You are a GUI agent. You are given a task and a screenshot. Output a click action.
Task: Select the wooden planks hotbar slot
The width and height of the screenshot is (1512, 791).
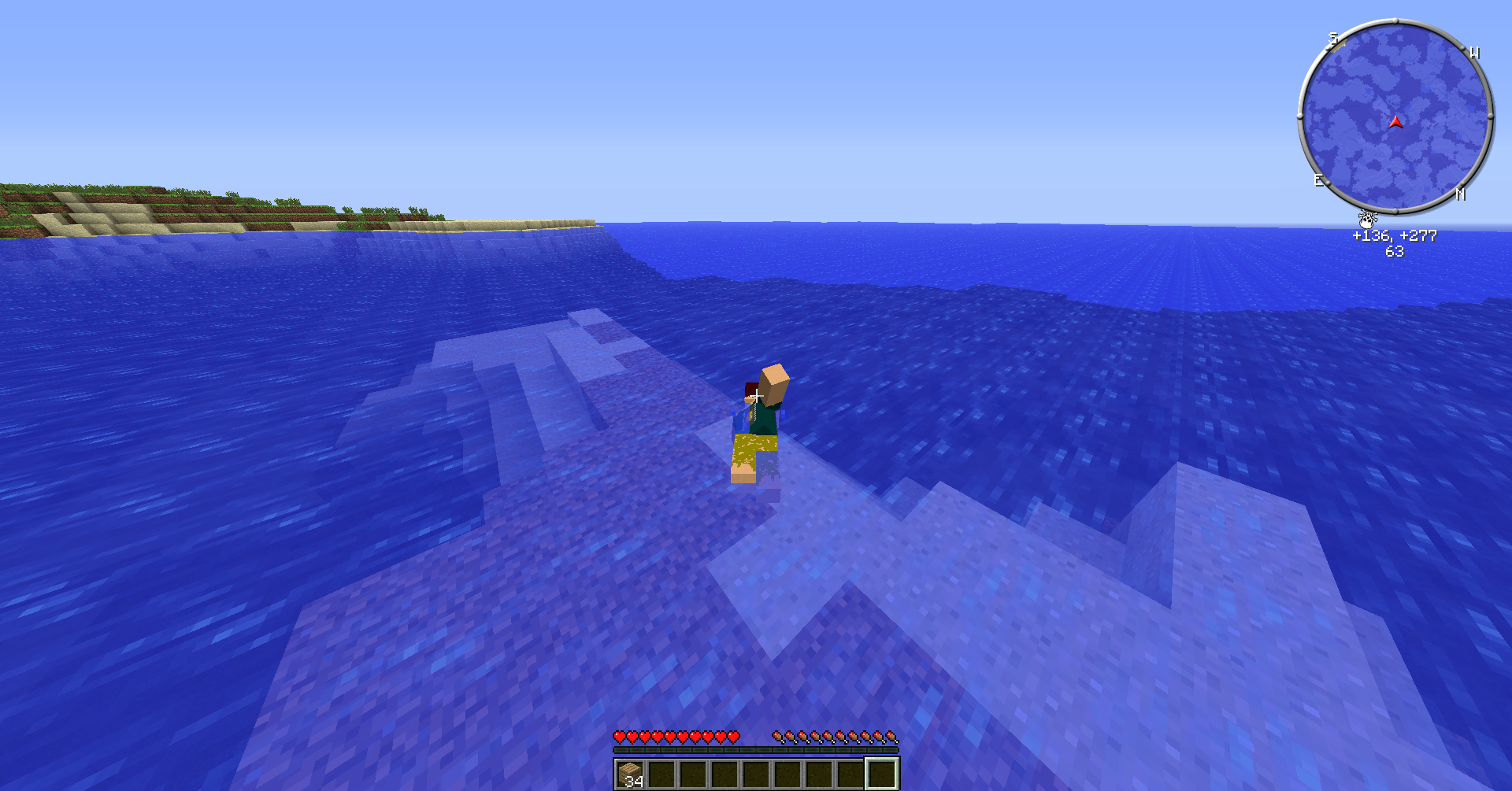[630, 774]
